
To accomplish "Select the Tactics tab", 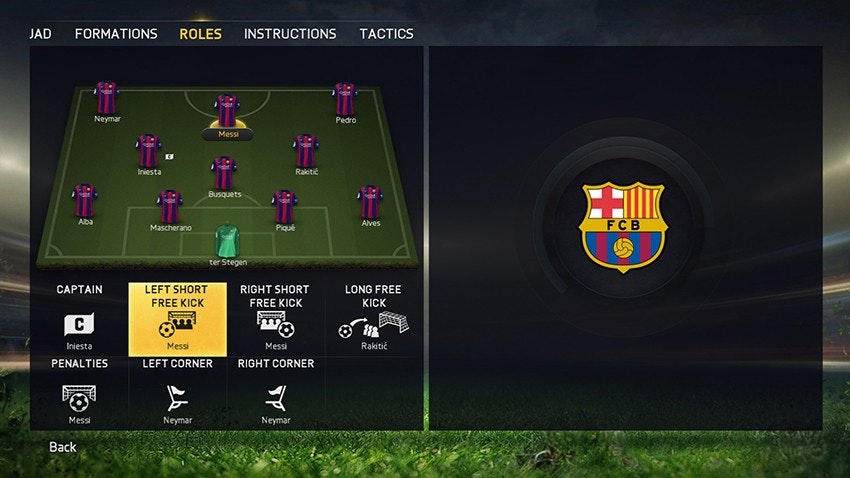I will click(x=386, y=33).
